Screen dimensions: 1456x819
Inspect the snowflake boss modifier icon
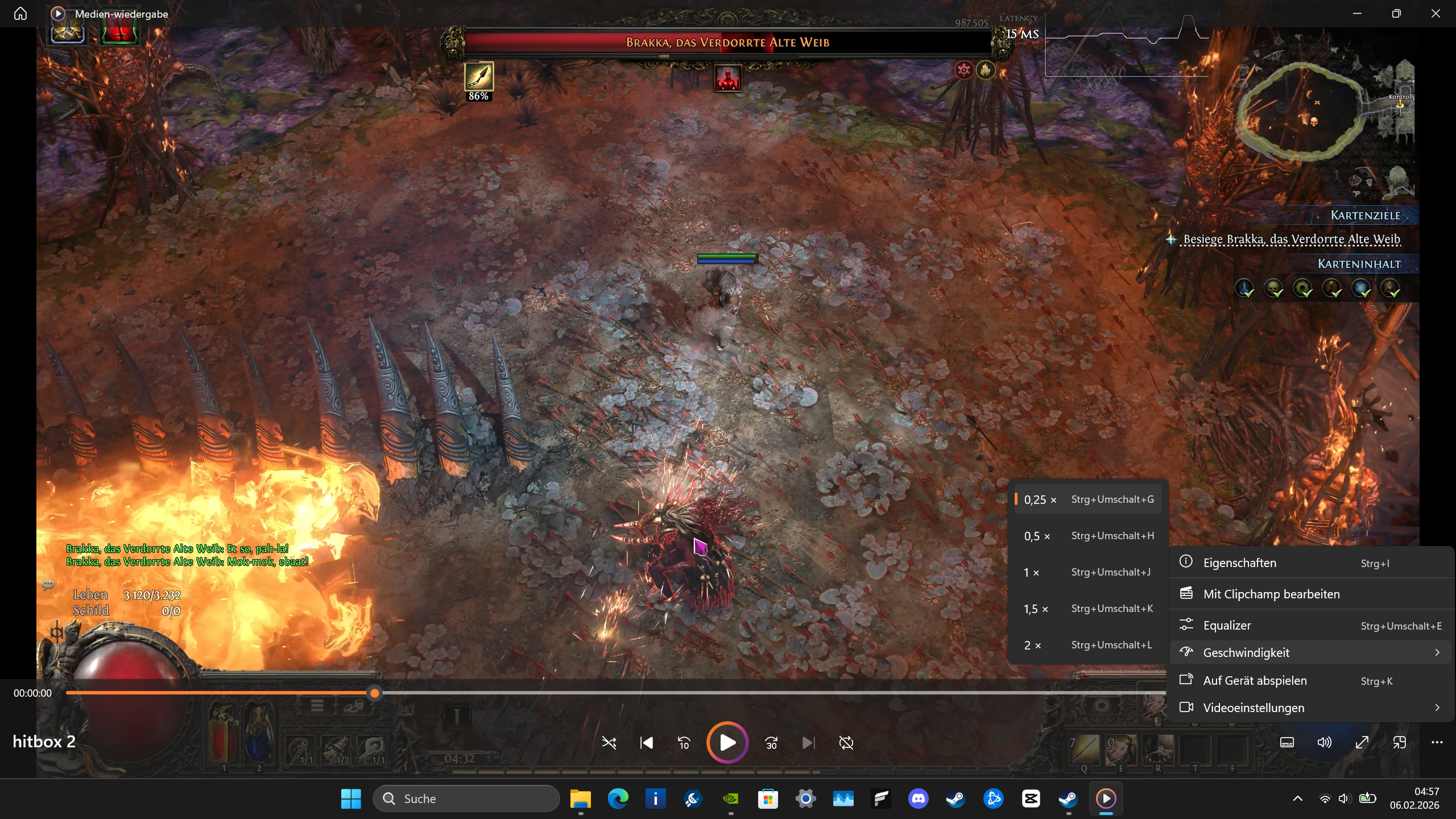click(964, 70)
